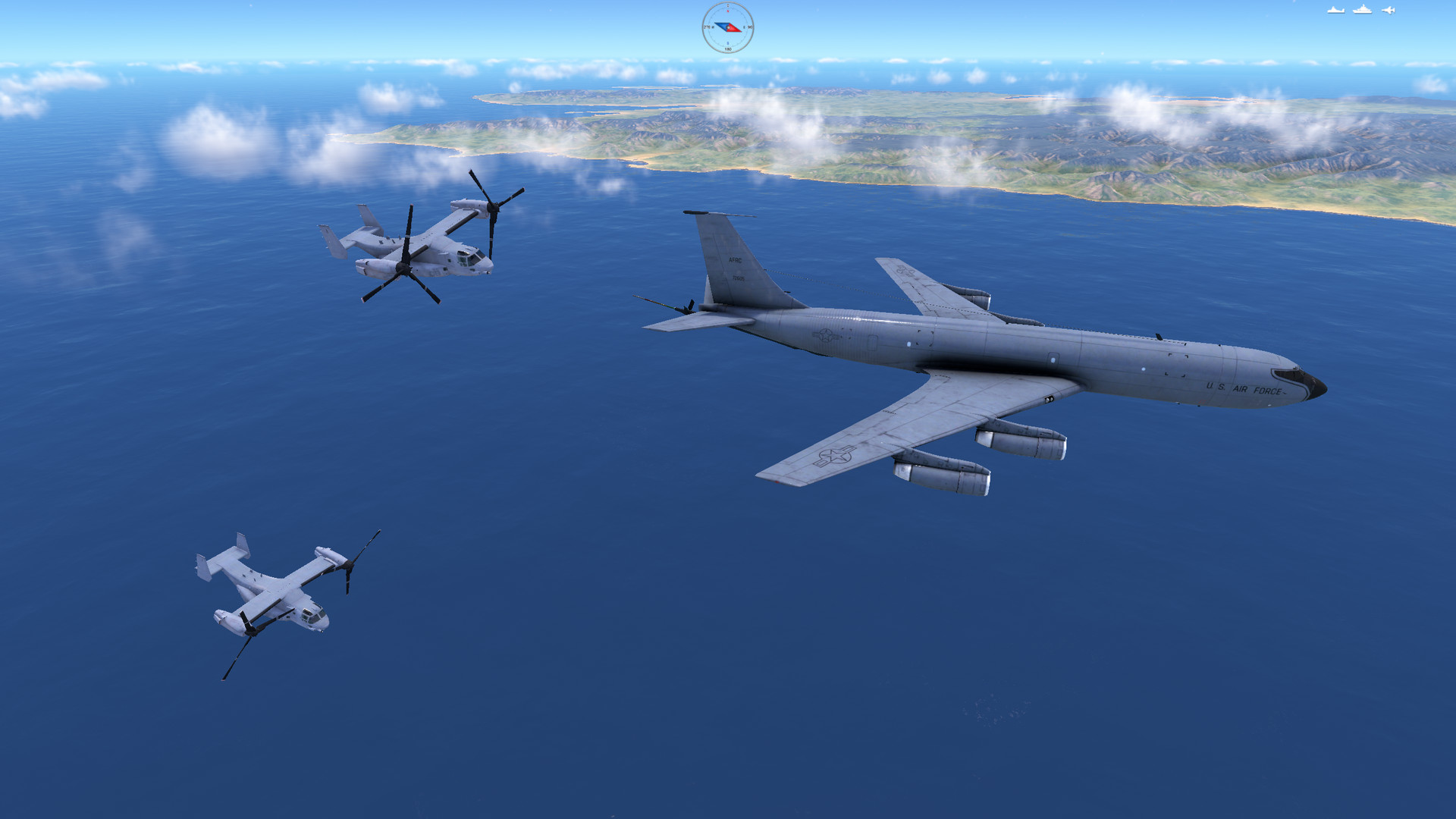Click the 180 label on the compass

pyautogui.click(x=729, y=49)
